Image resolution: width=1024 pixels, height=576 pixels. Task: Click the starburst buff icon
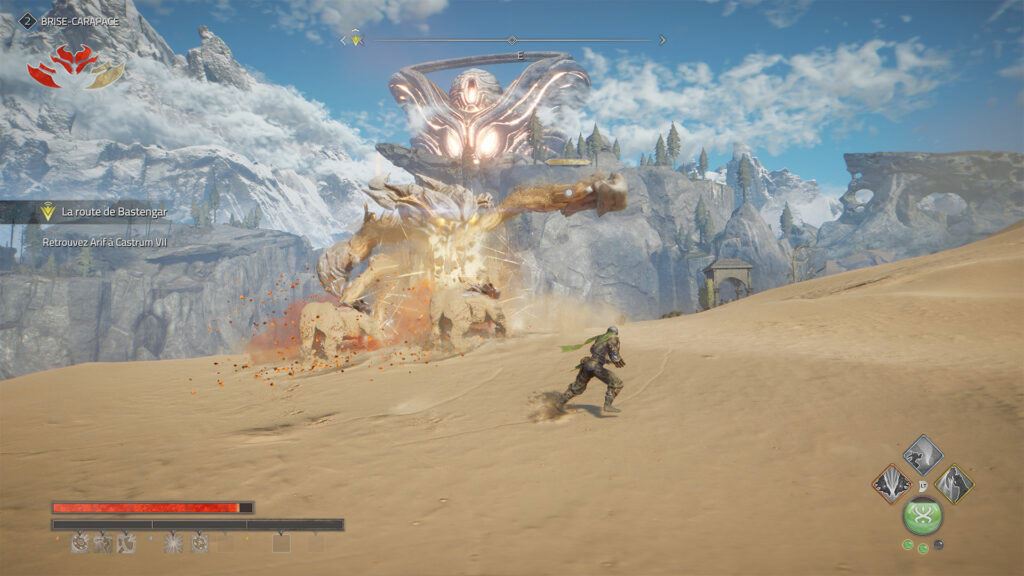coord(173,543)
